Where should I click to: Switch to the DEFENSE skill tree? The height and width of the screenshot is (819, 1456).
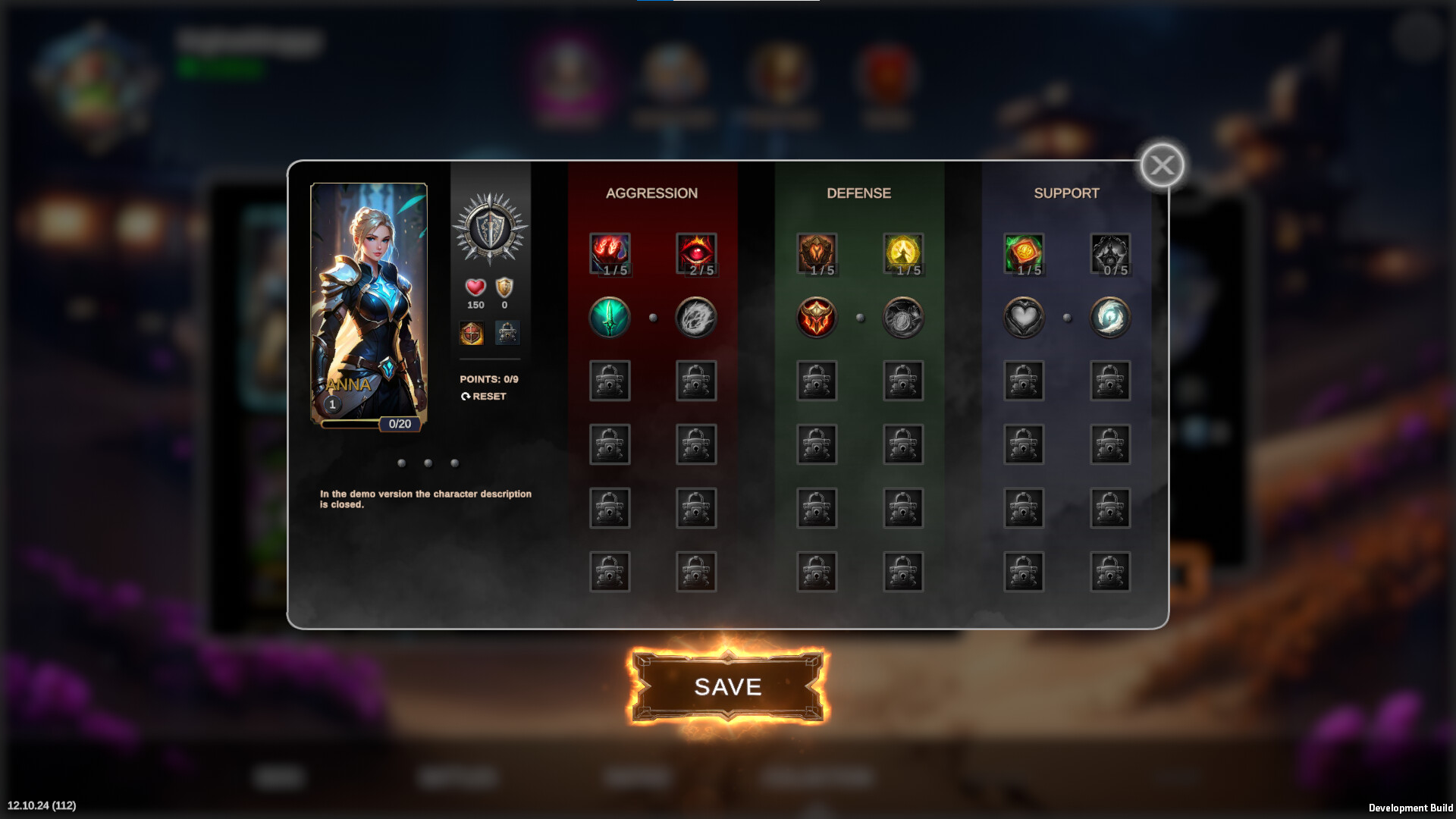(x=858, y=193)
